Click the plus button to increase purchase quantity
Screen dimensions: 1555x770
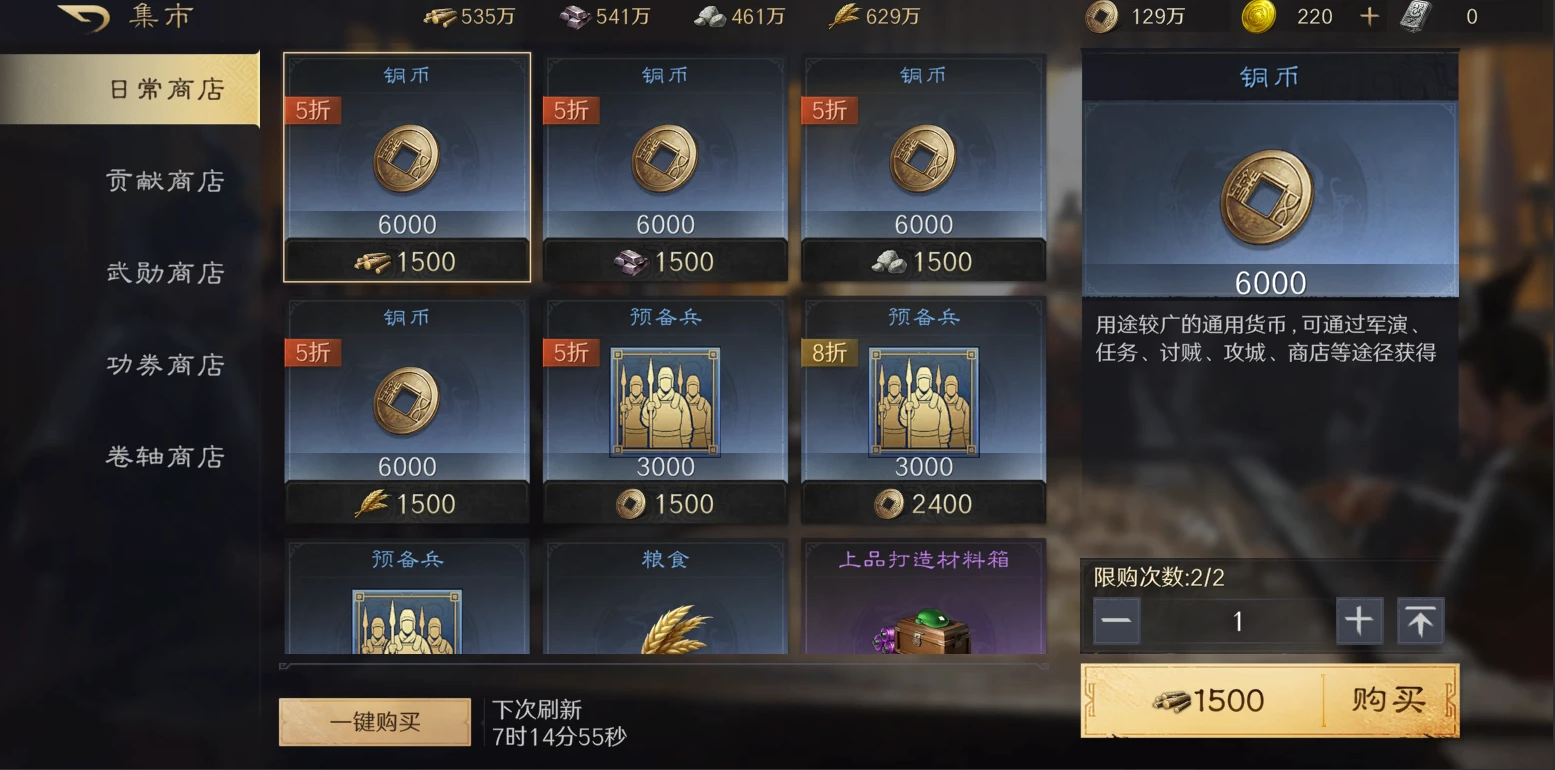click(1360, 621)
